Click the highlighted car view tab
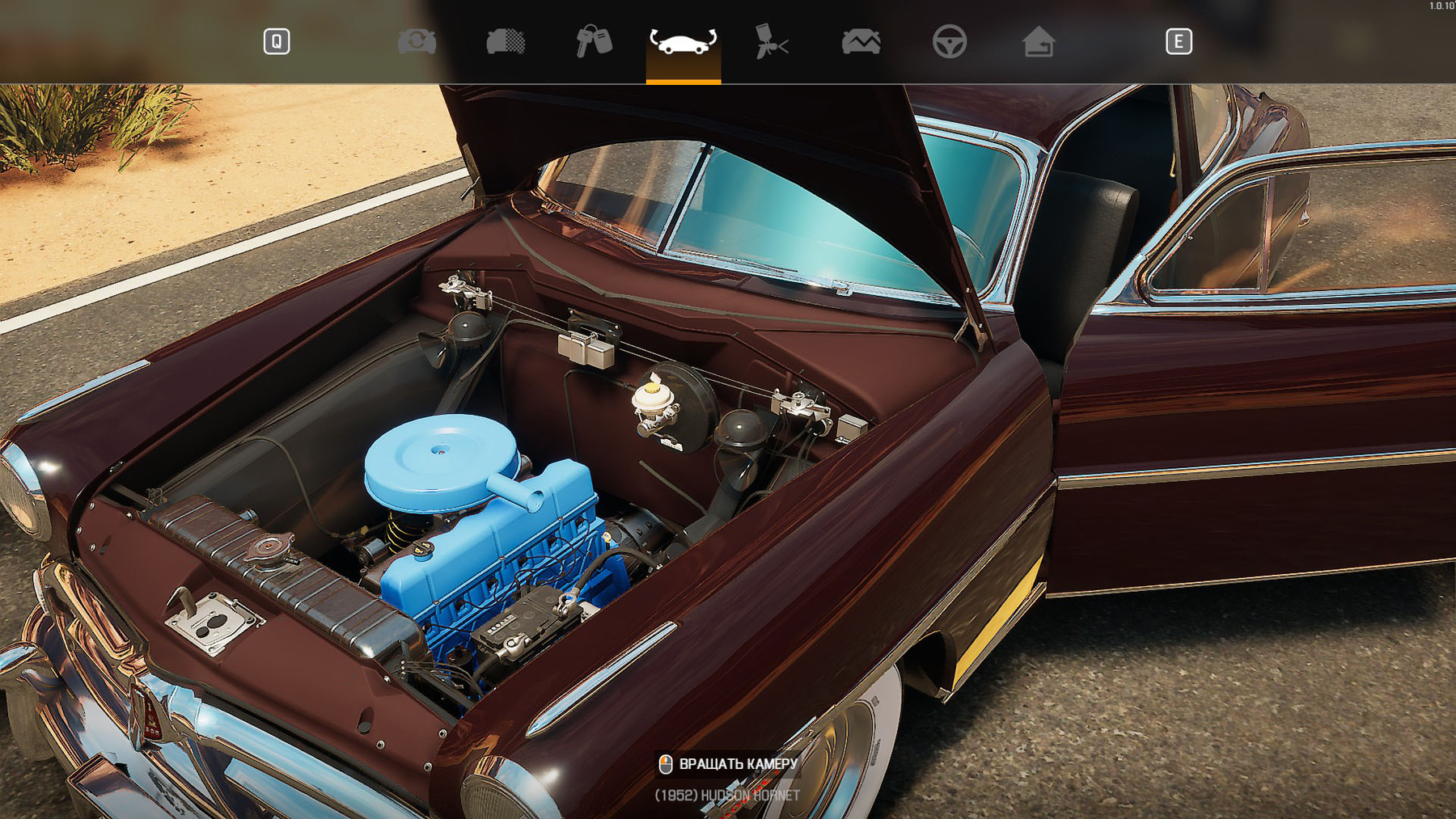Image resolution: width=1456 pixels, height=819 pixels. (x=683, y=41)
